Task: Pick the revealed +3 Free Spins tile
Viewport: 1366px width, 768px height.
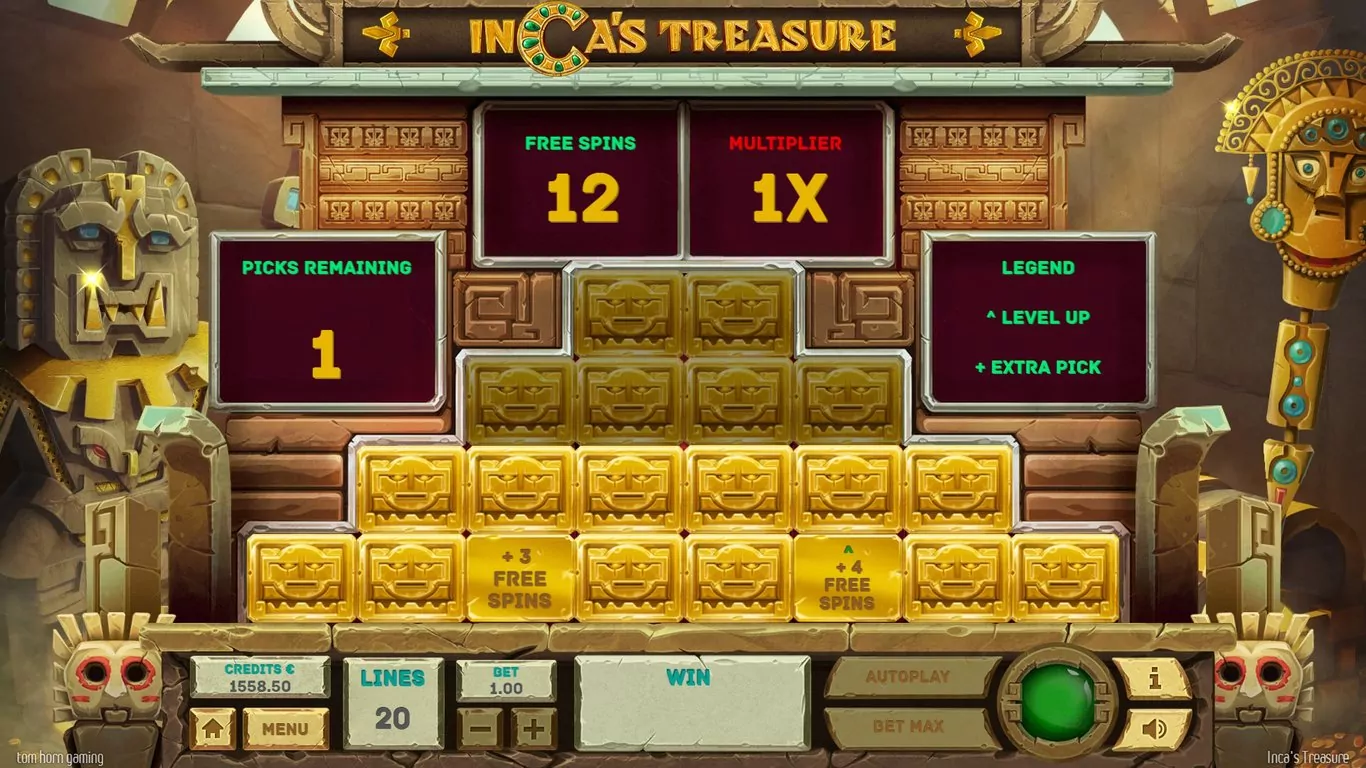Action: click(x=520, y=578)
